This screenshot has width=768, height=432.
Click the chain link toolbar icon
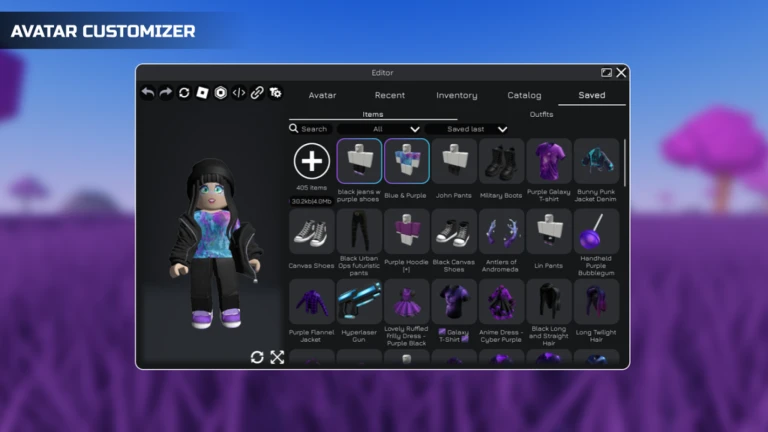(257, 93)
